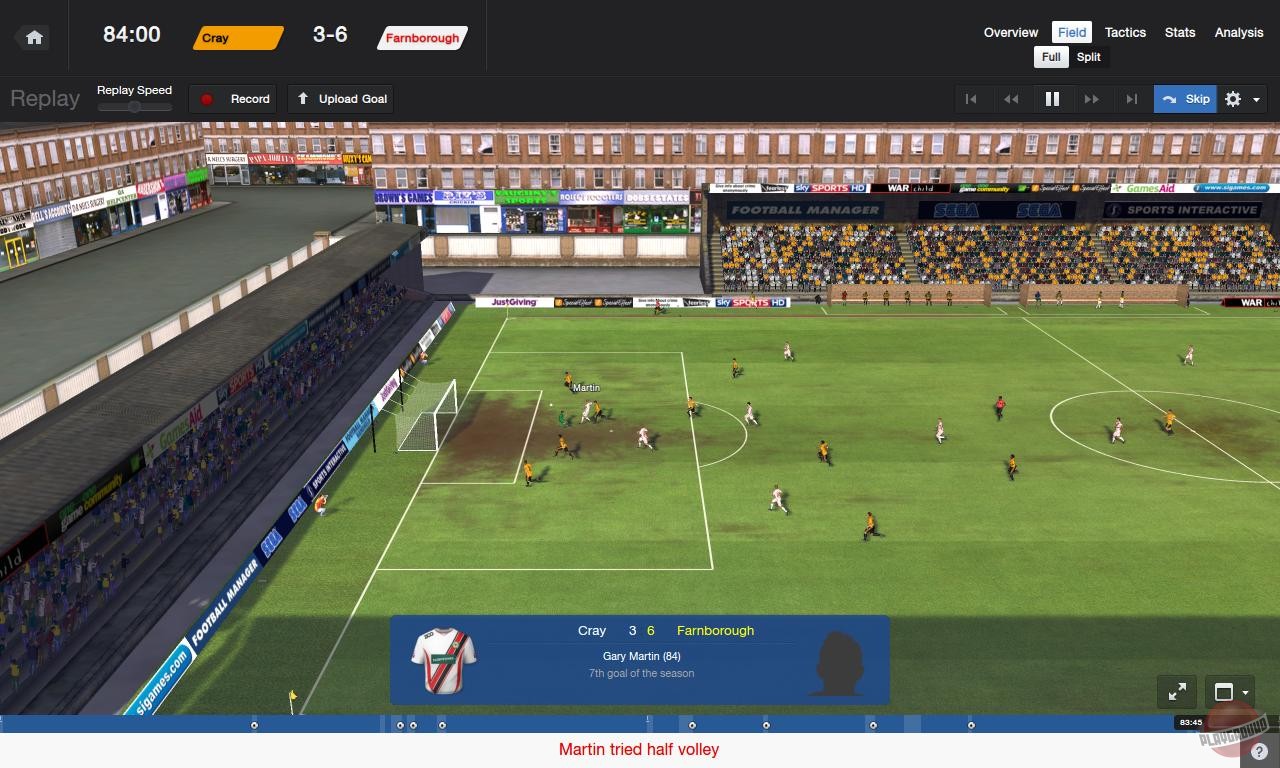This screenshot has height=768, width=1280.
Task: Jump to replay start with skip-back icon
Action: [x=971, y=99]
